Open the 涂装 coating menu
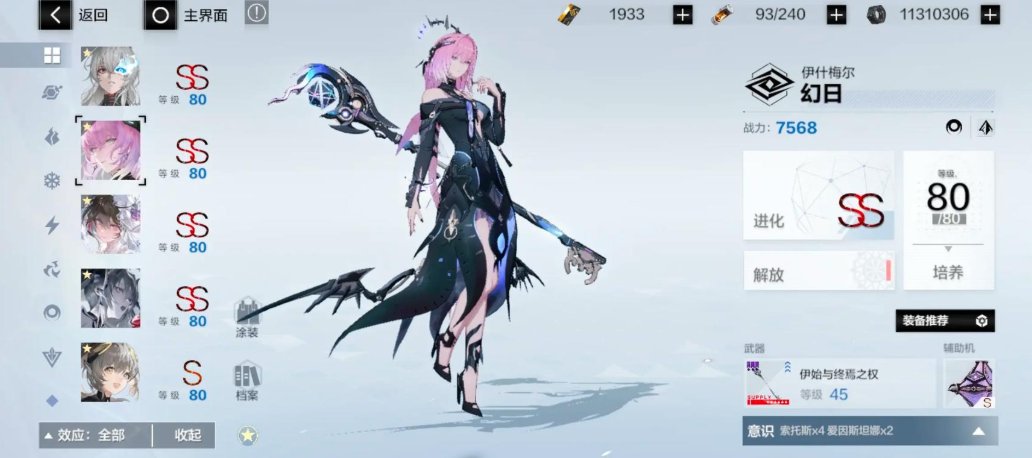1032x458 pixels. click(x=247, y=317)
